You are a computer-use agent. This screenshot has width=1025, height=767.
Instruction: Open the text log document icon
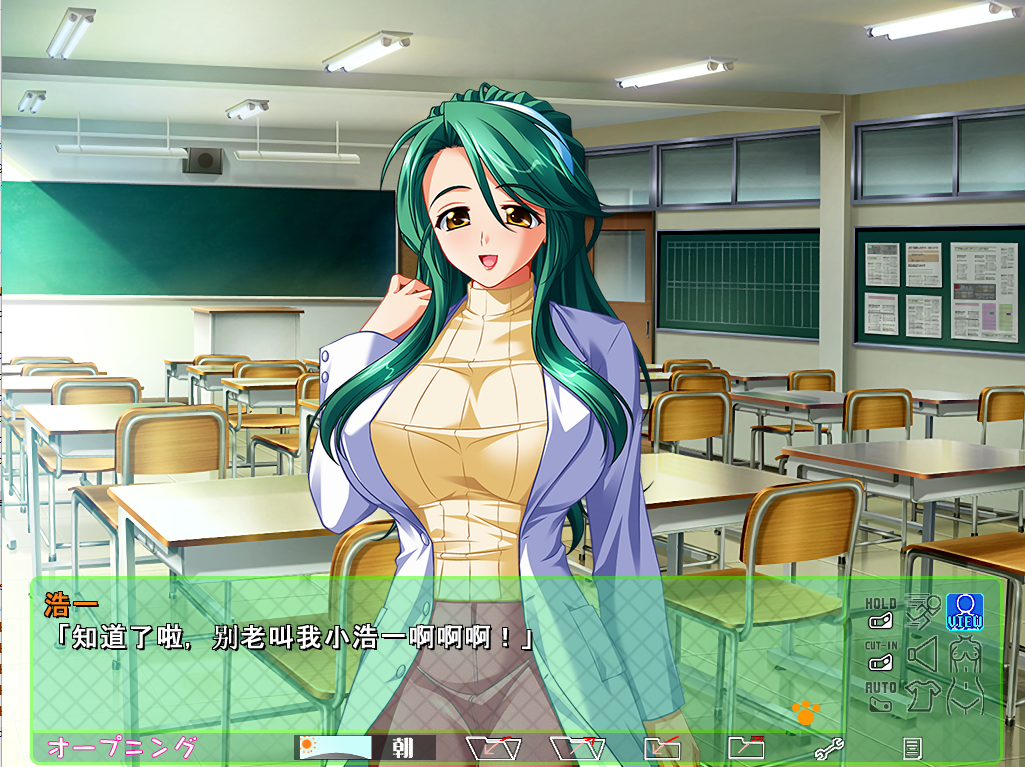[911, 747]
